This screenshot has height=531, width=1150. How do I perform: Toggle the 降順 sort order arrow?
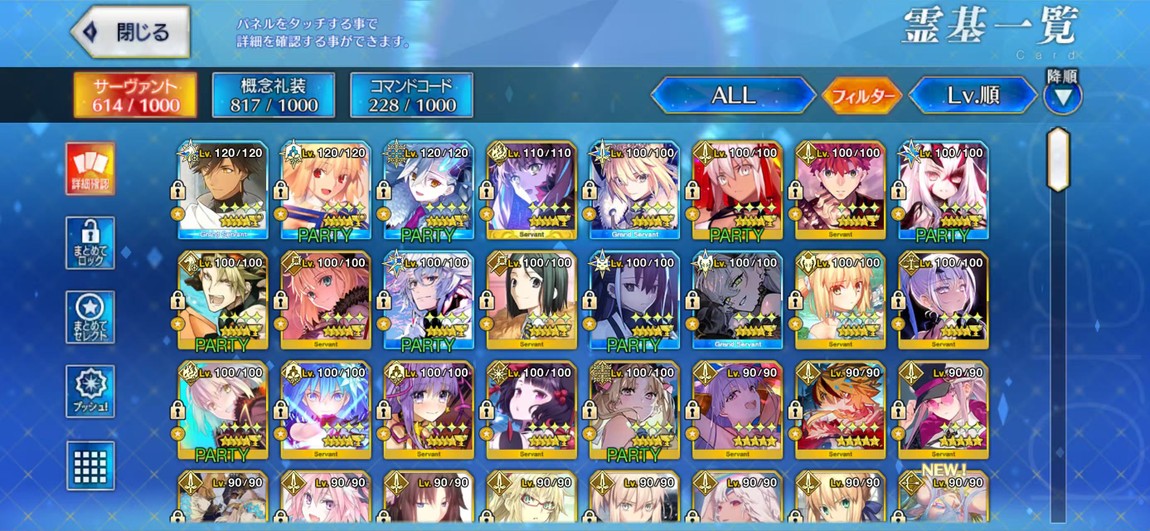pyautogui.click(x=1062, y=96)
